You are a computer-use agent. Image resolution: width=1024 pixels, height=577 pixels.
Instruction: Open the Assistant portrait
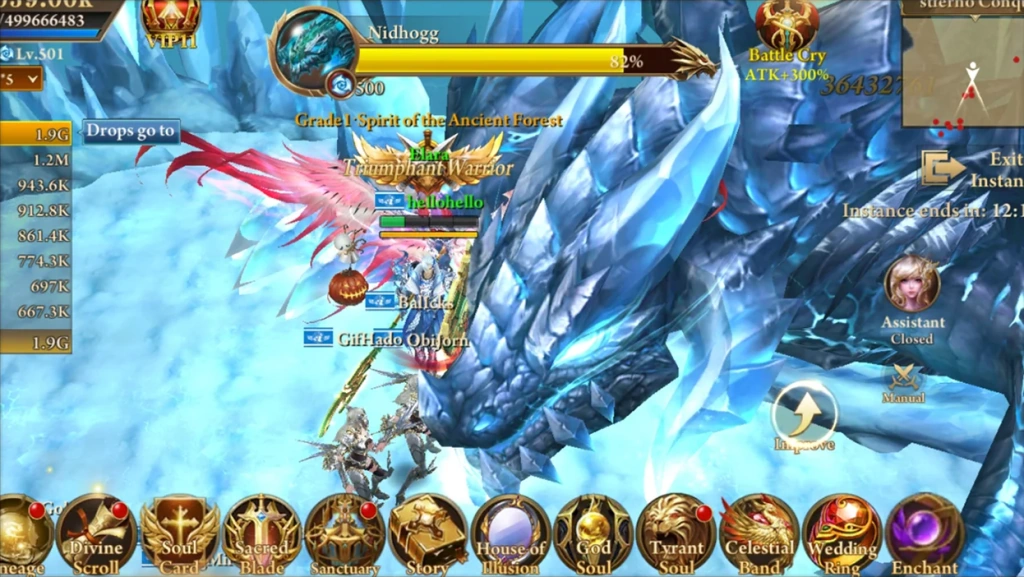pyautogui.click(x=912, y=286)
